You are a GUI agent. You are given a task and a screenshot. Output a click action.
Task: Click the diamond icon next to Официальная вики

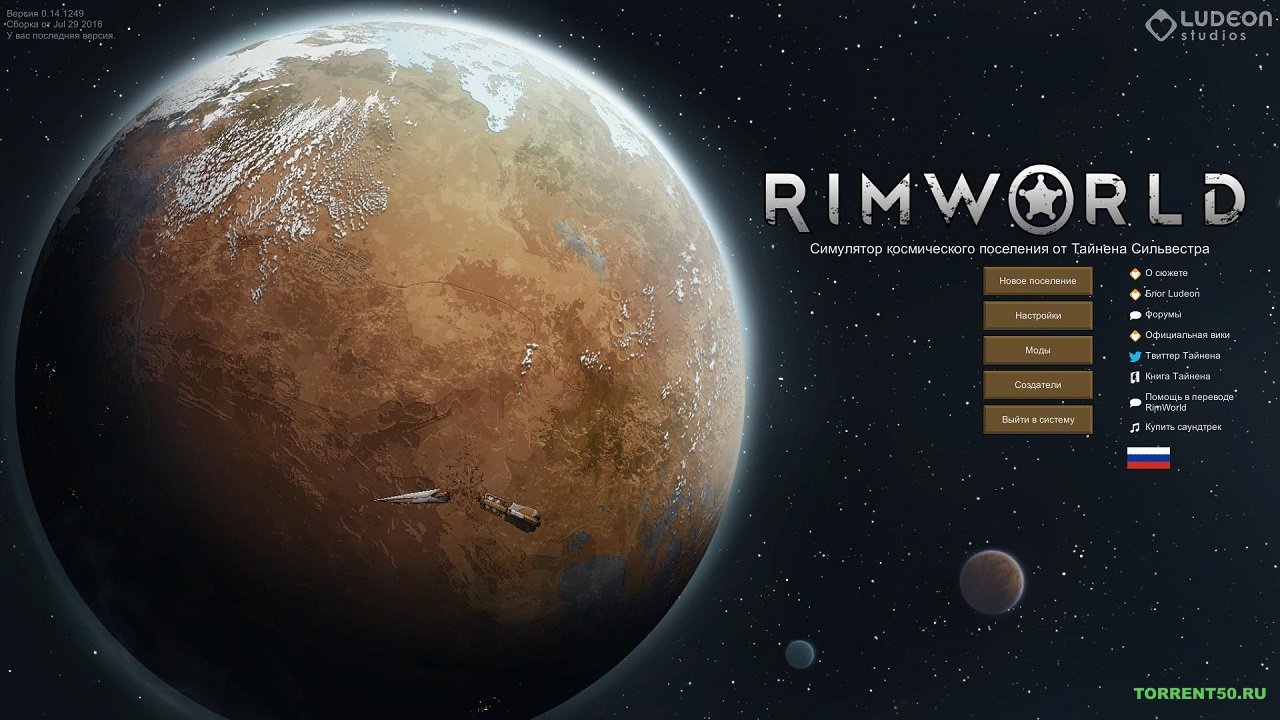click(1135, 335)
